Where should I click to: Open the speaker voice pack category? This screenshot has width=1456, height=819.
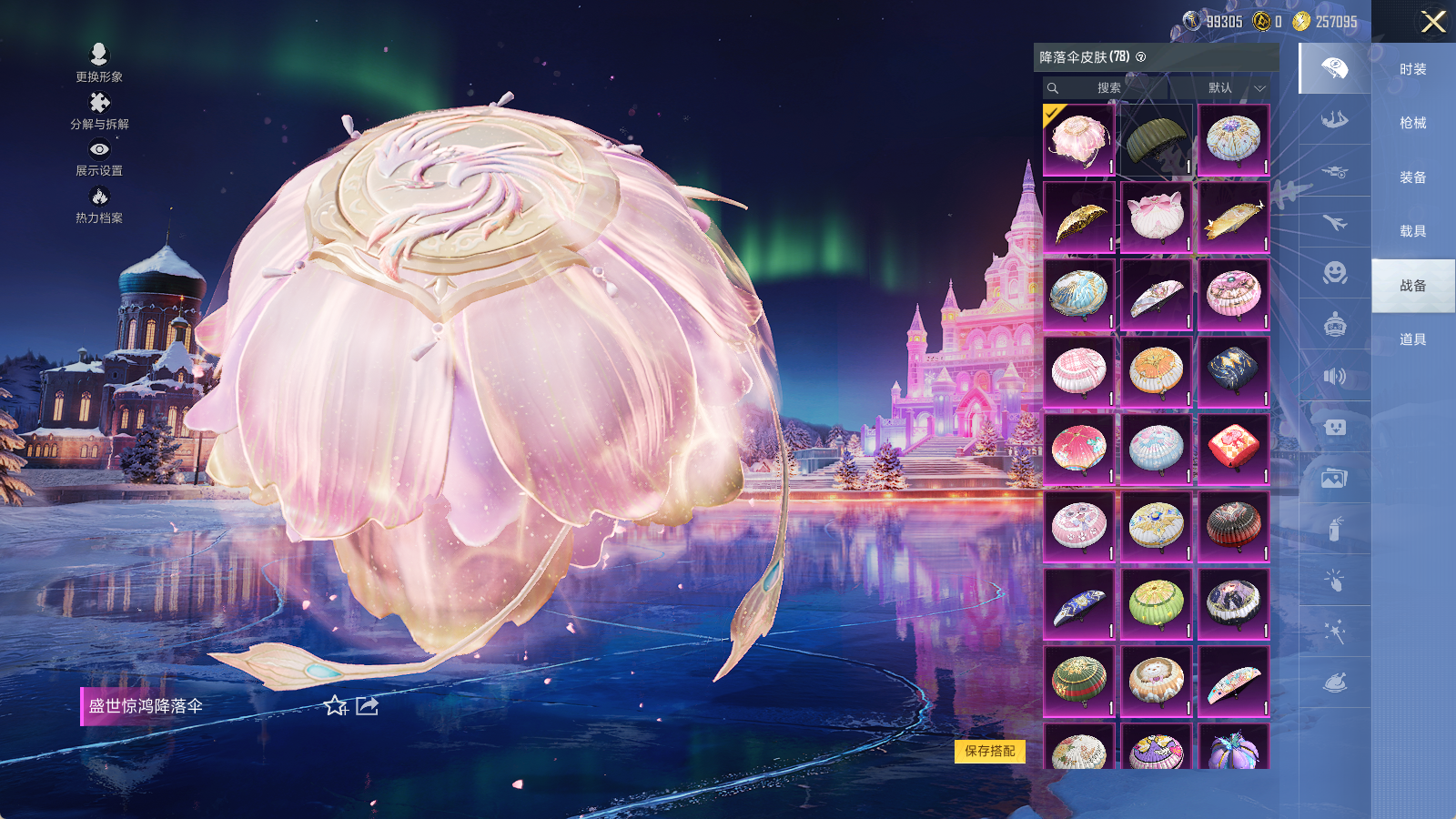1334,376
